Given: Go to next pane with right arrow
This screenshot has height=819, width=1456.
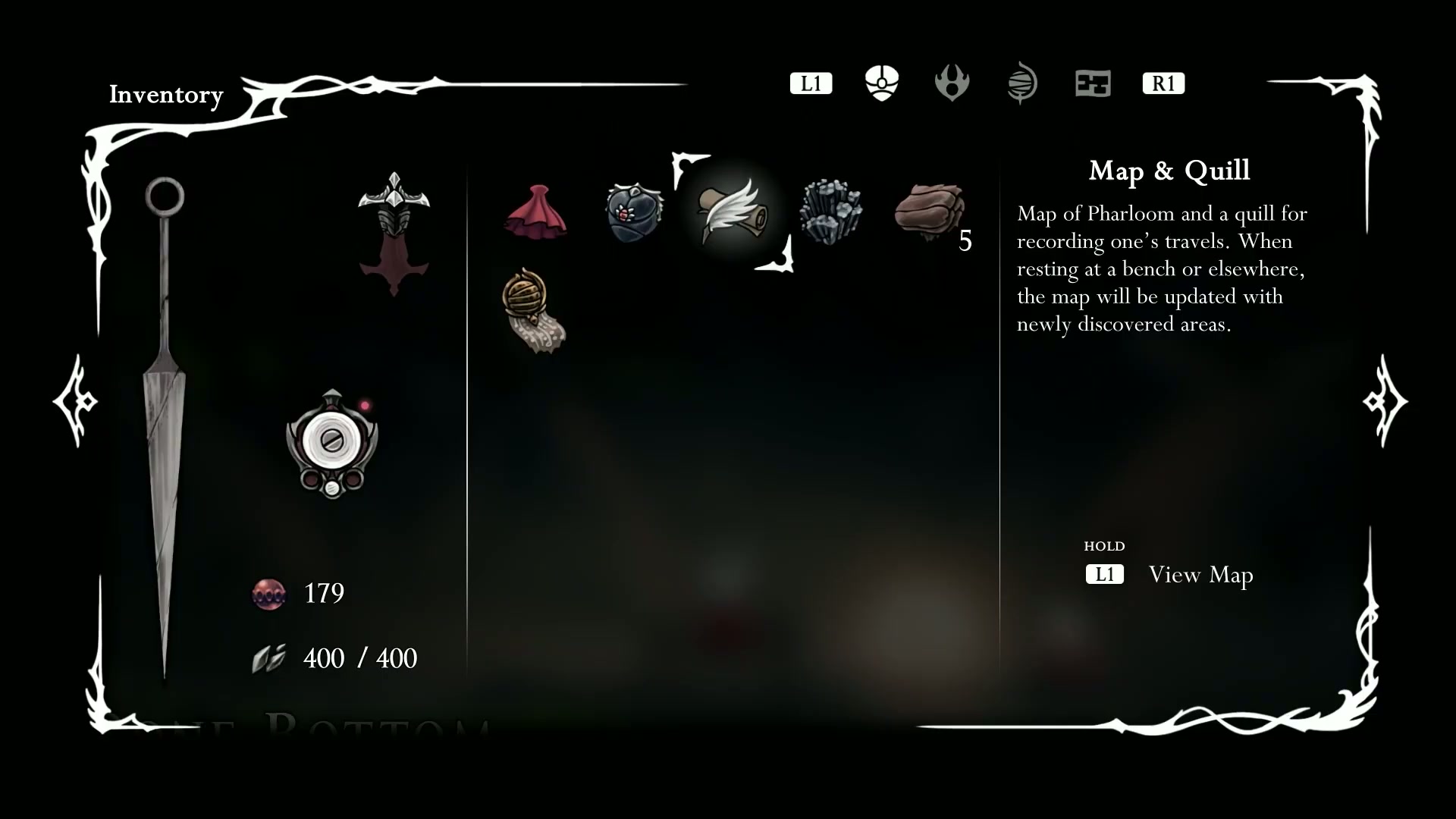Looking at the screenshot, I should 1385,400.
